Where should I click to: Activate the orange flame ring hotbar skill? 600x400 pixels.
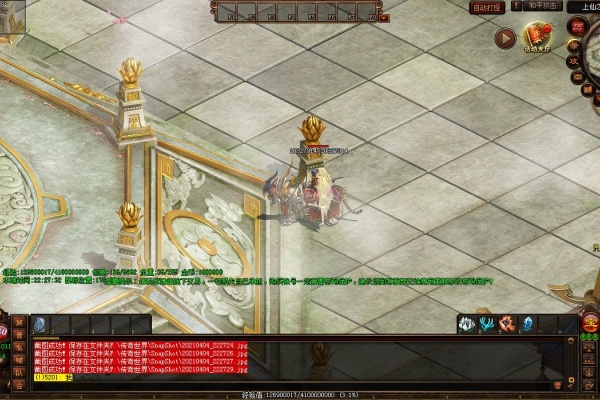coord(507,324)
